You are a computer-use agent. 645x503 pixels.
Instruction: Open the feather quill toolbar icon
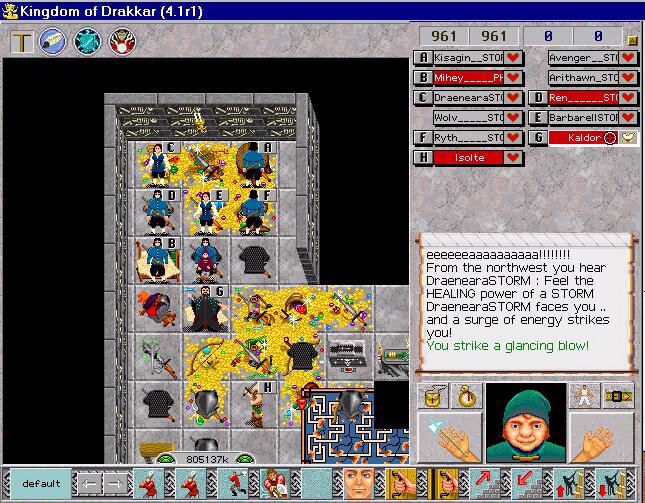pyautogui.click(x=54, y=43)
